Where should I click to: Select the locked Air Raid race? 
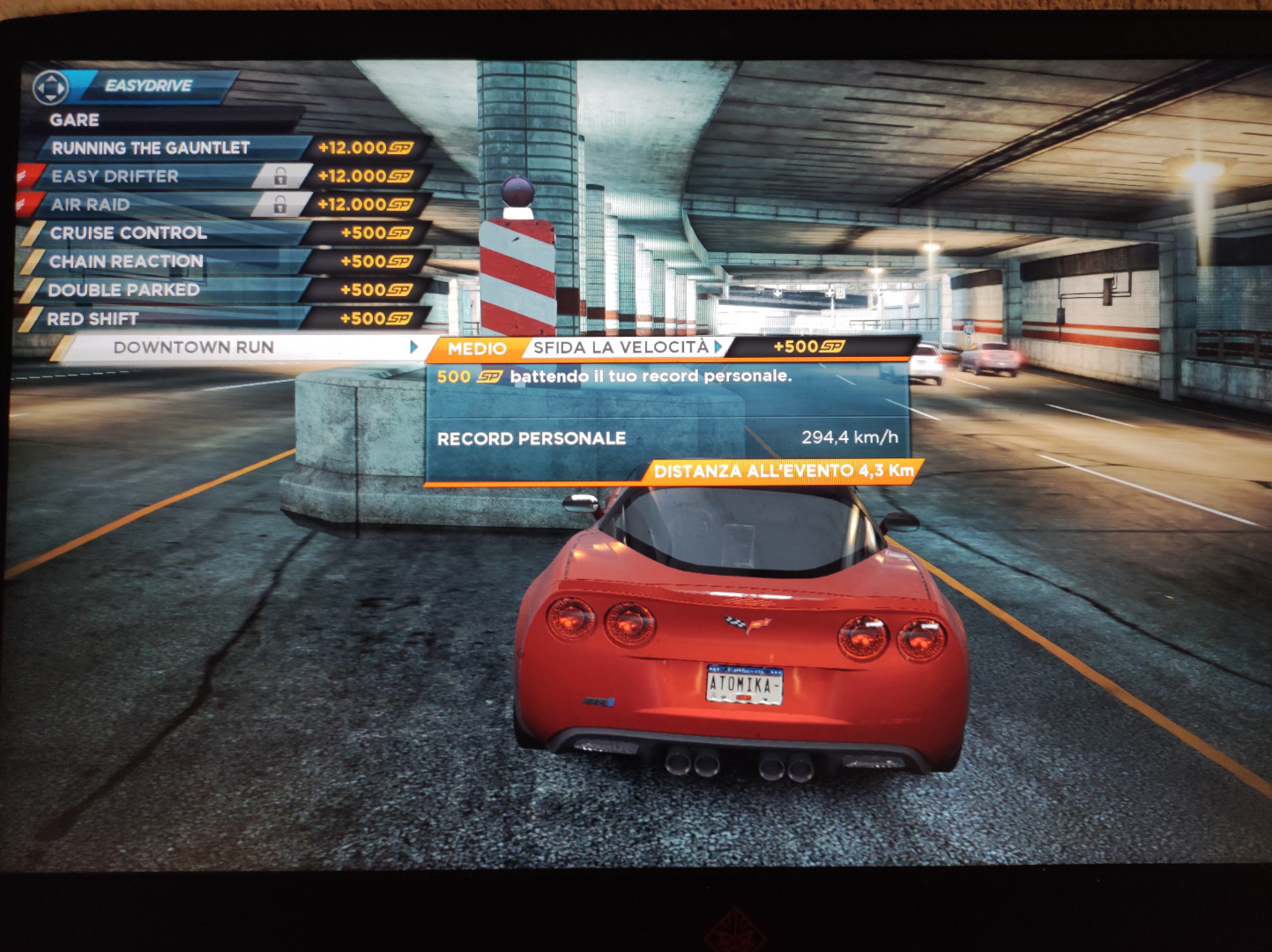pyautogui.click(x=91, y=205)
